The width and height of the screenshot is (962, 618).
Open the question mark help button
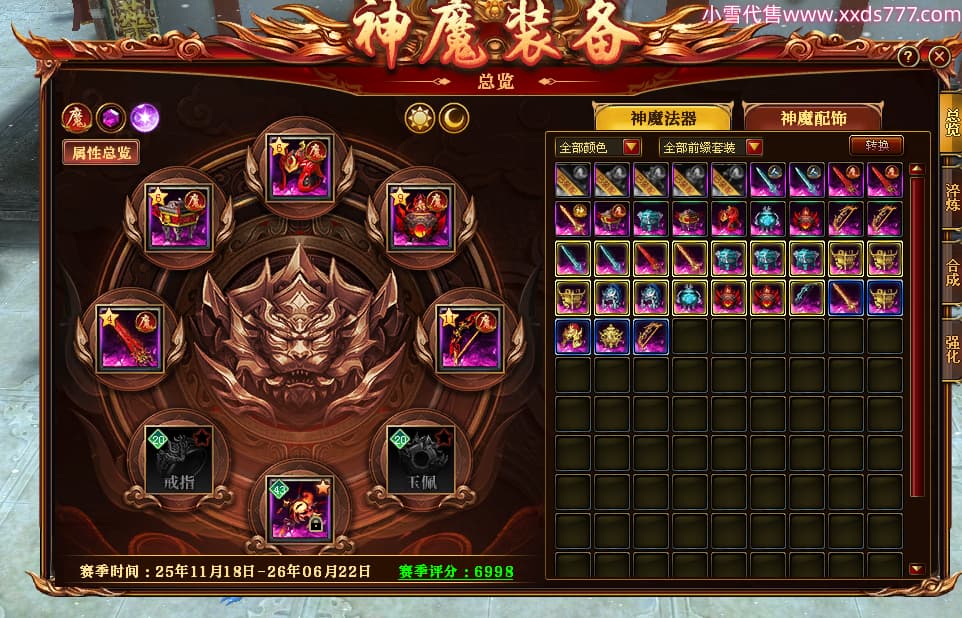(908, 56)
